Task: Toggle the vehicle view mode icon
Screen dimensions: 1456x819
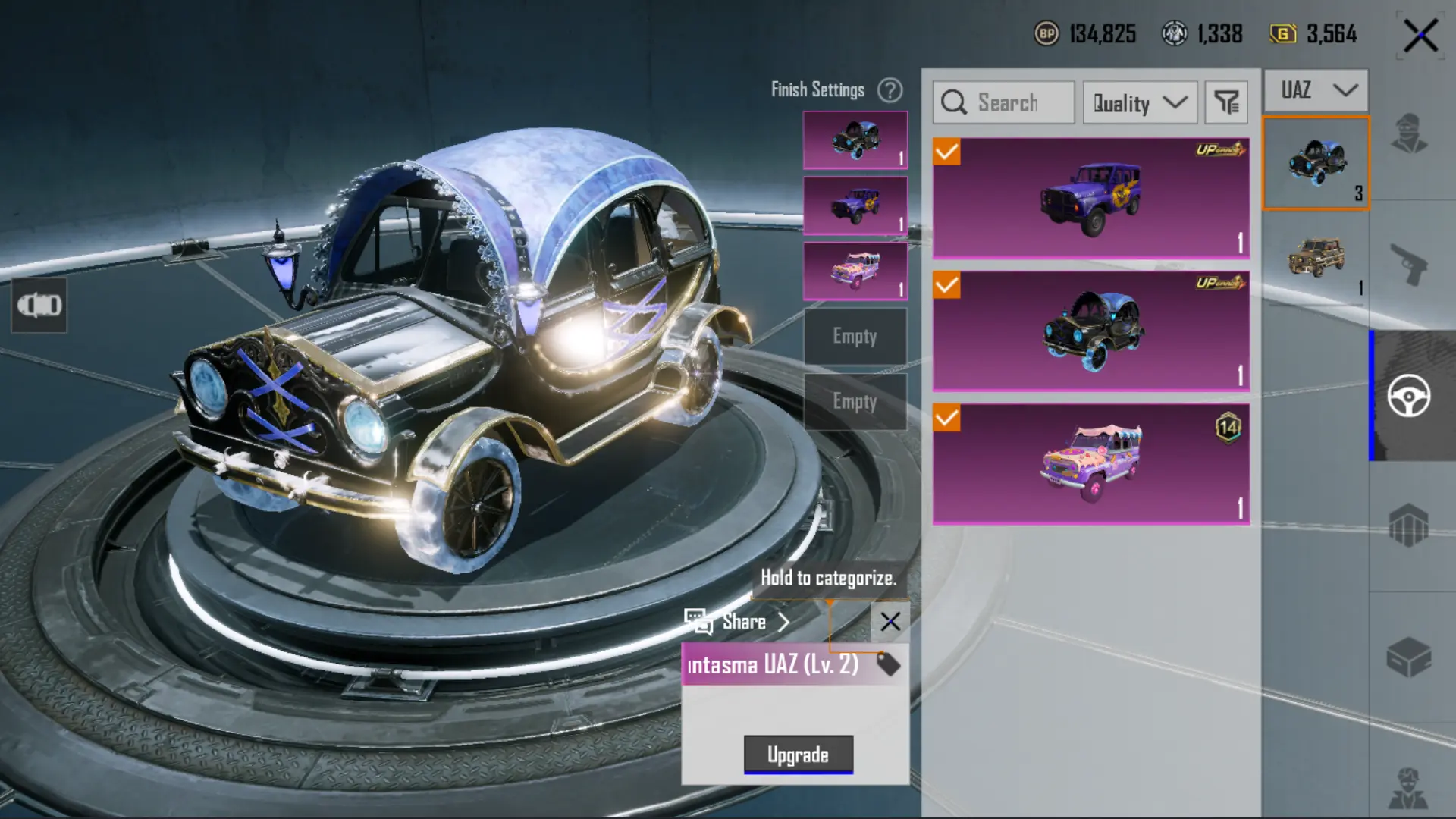Action: (x=39, y=305)
